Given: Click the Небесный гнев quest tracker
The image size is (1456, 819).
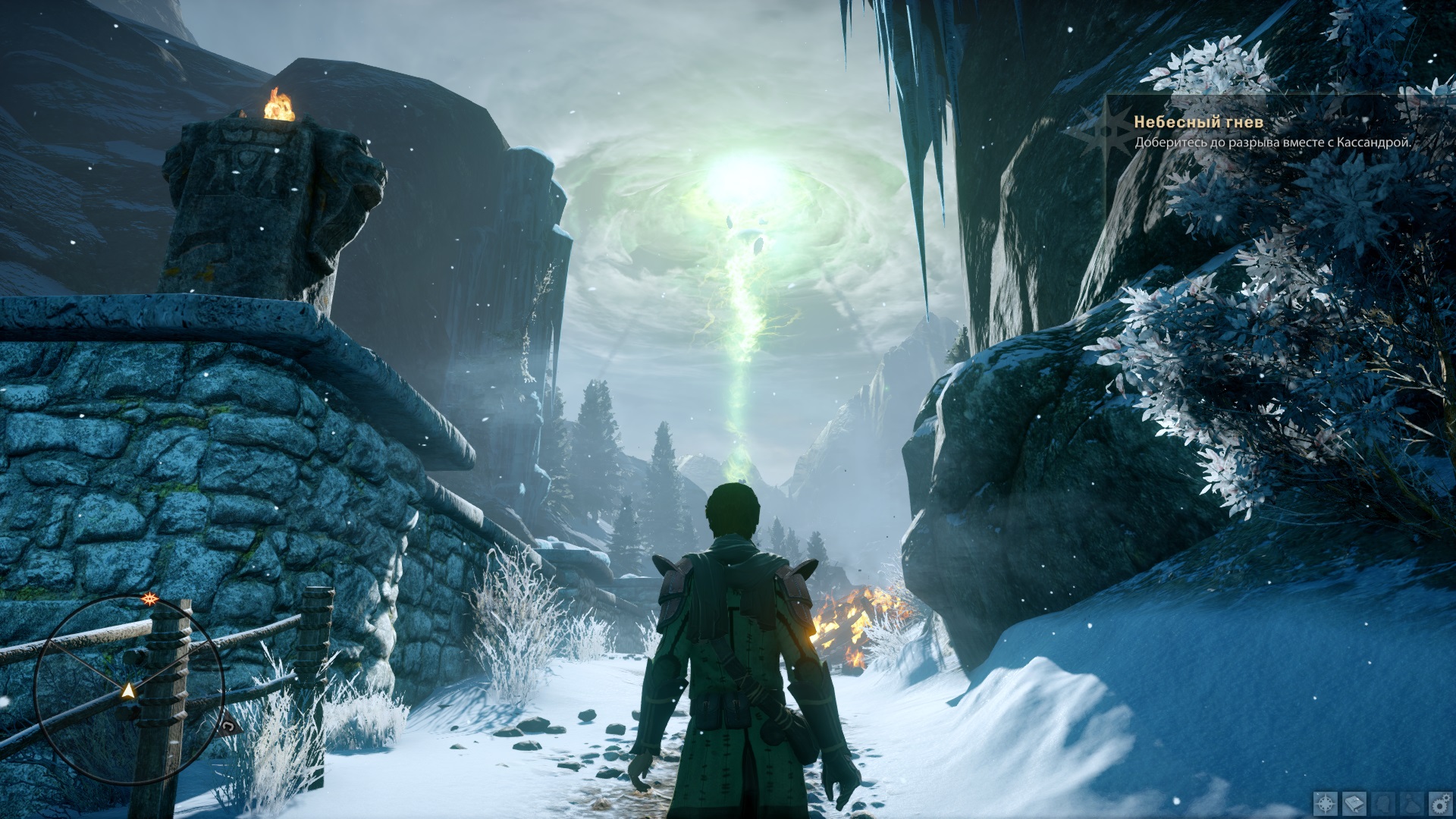Looking at the screenshot, I should pyautogui.click(x=1198, y=122).
